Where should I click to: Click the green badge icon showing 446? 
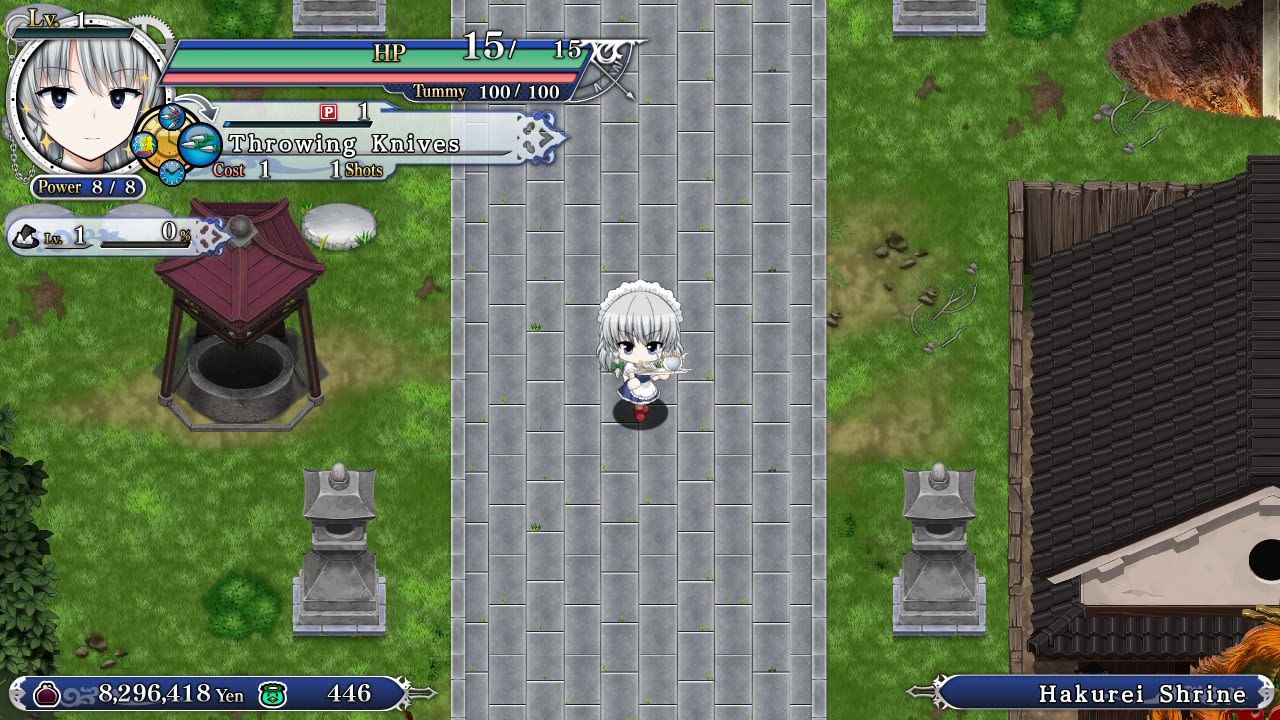pyautogui.click(x=272, y=693)
